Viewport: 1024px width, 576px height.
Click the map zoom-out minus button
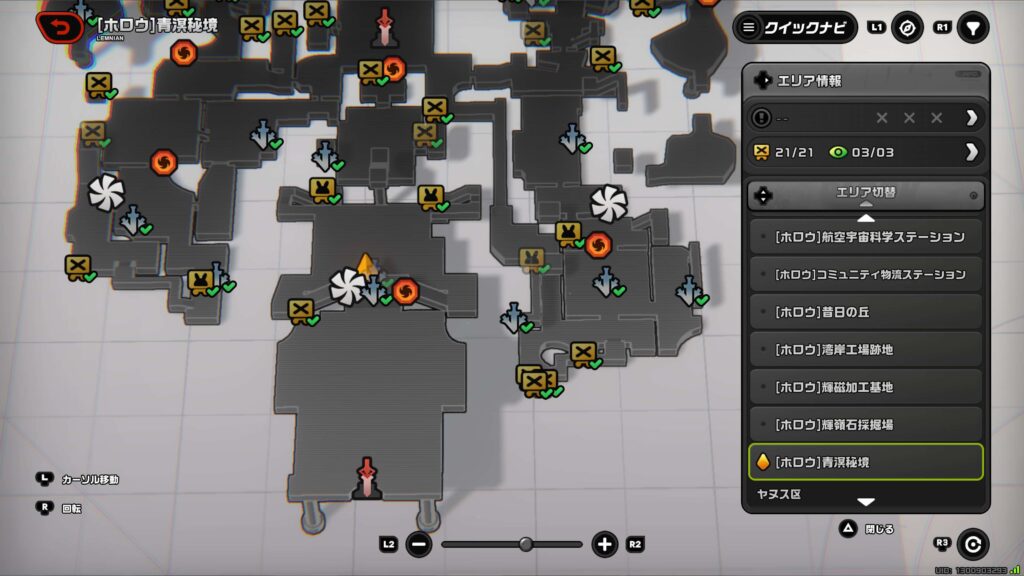point(419,545)
